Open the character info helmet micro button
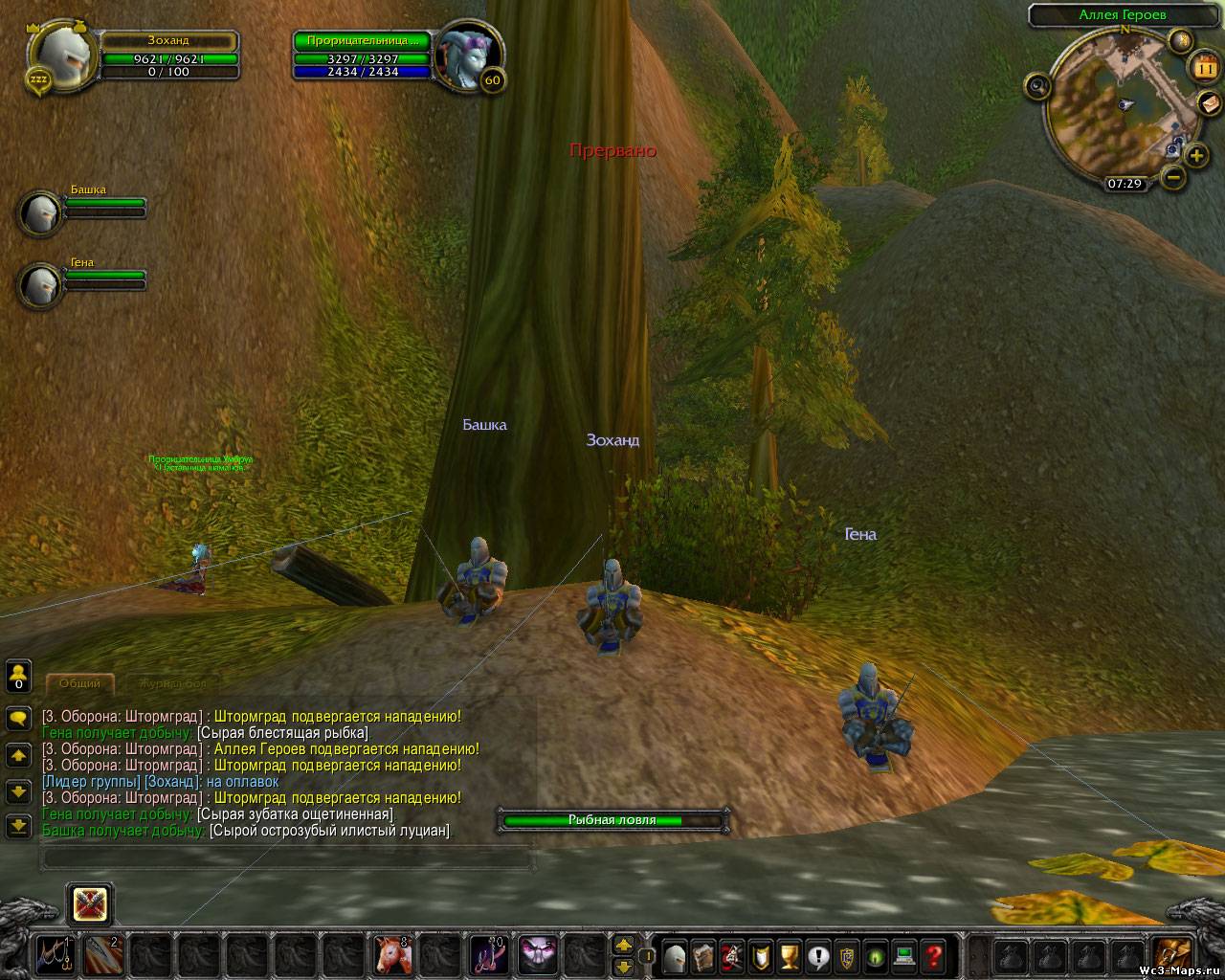The height and width of the screenshot is (980, 1225). coord(675,954)
